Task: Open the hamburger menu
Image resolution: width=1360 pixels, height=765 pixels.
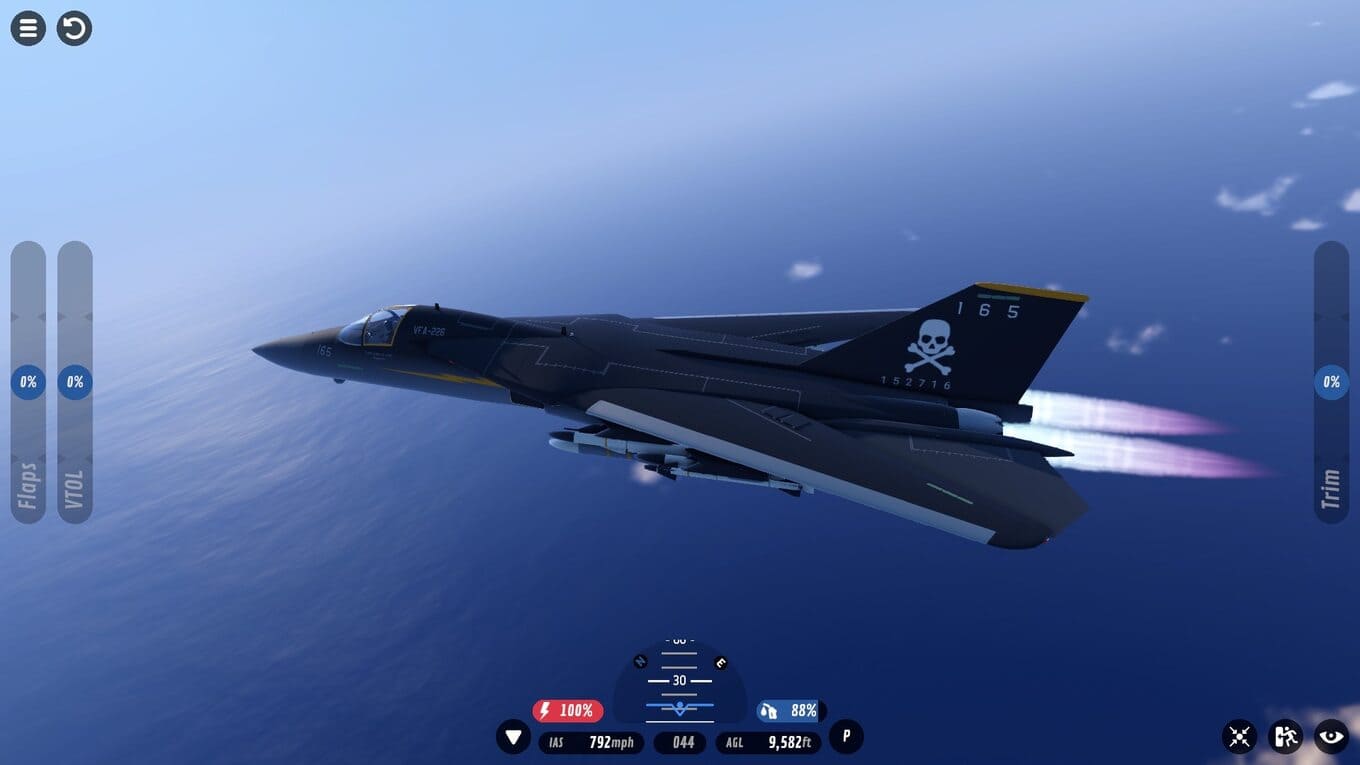Action: tap(28, 28)
